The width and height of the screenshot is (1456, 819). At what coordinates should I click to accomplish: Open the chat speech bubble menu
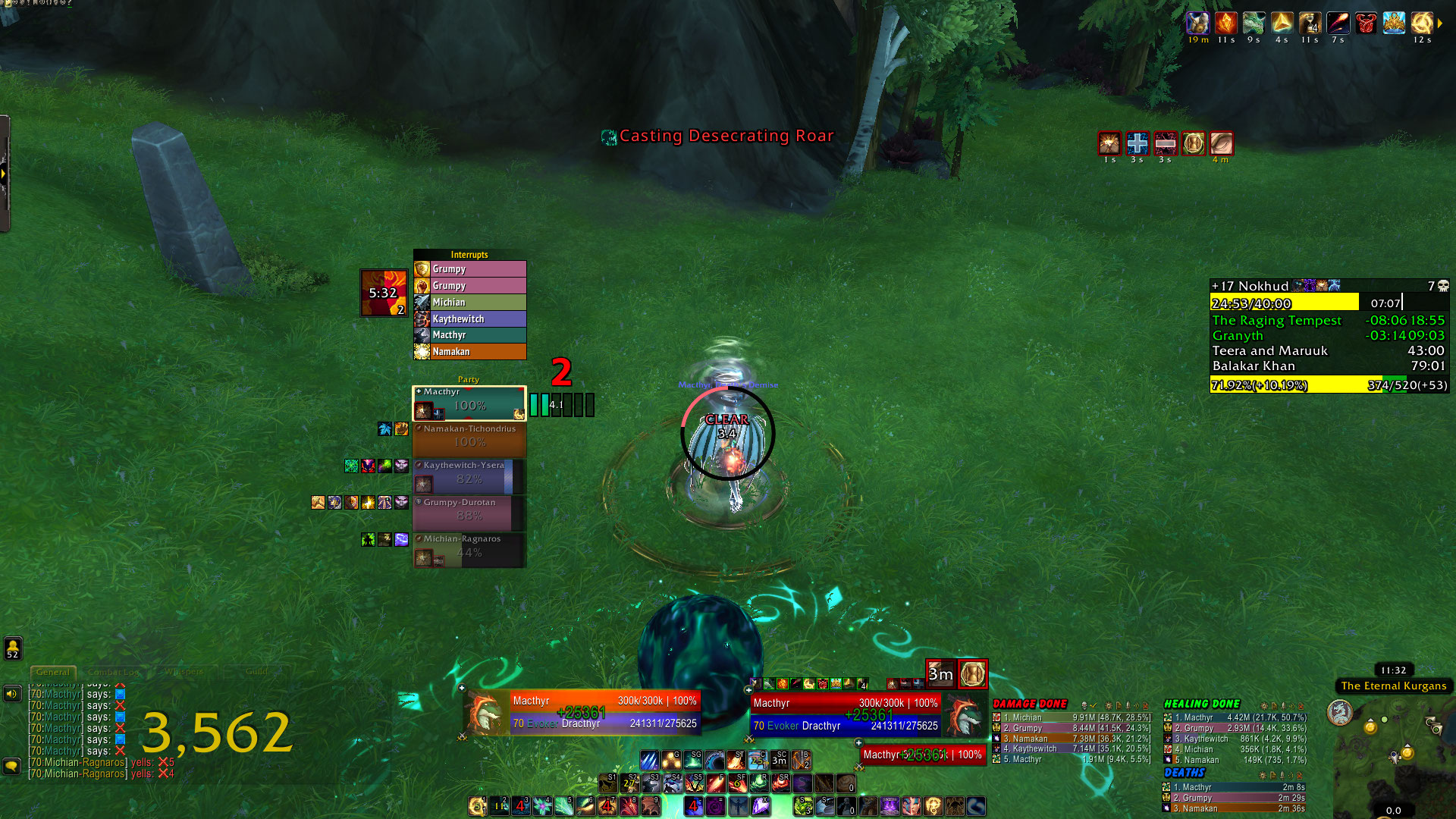point(12,766)
